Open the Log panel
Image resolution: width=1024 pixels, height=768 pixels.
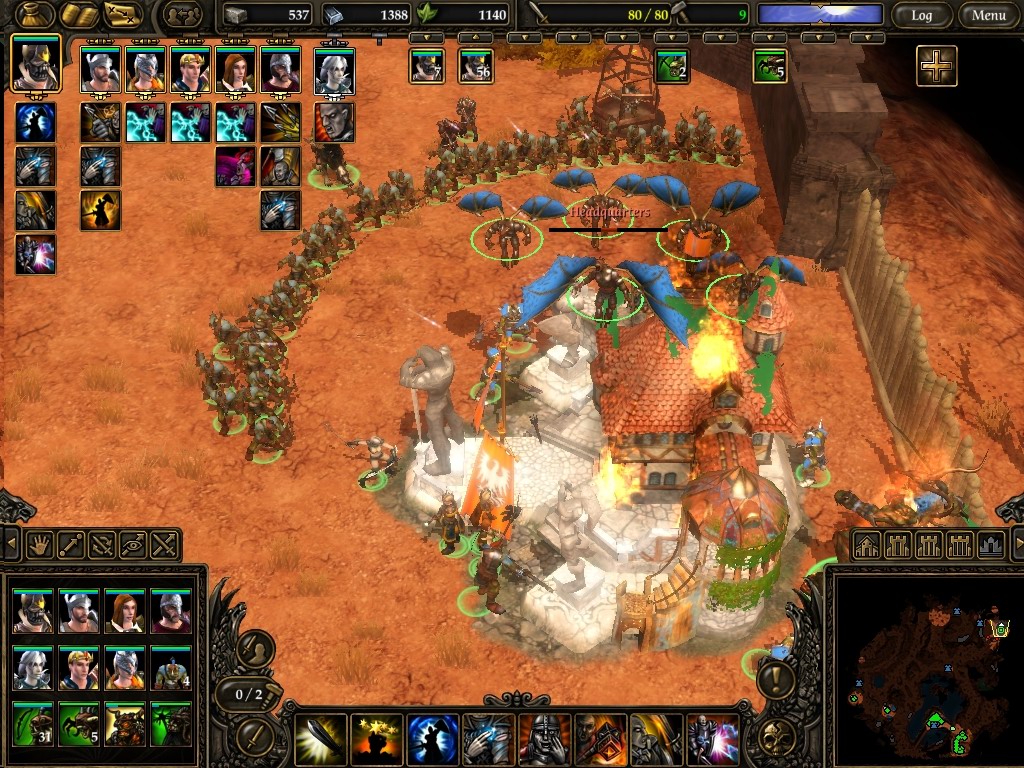pos(921,15)
